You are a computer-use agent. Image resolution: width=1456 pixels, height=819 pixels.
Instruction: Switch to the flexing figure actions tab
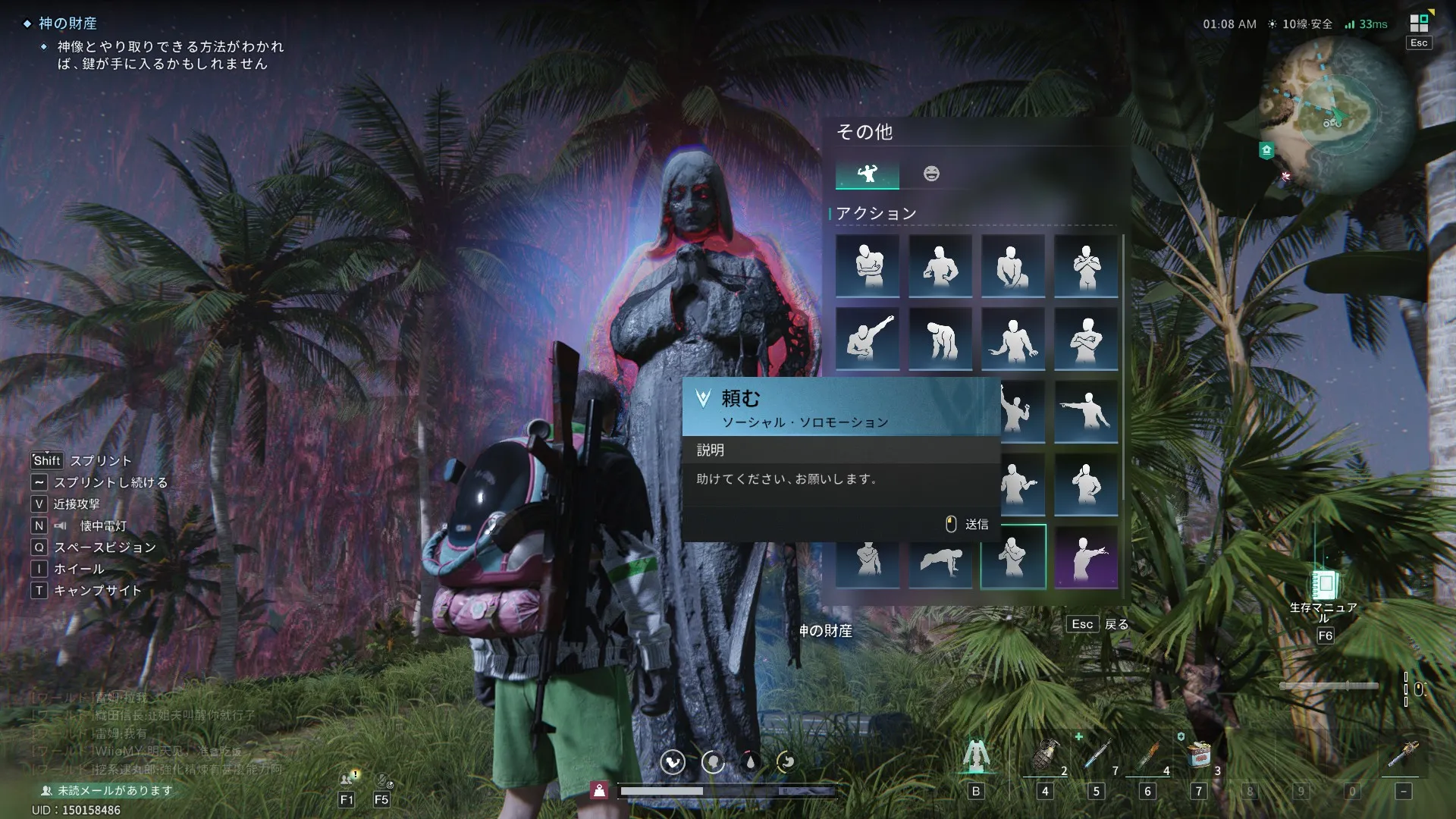click(867, 174)
